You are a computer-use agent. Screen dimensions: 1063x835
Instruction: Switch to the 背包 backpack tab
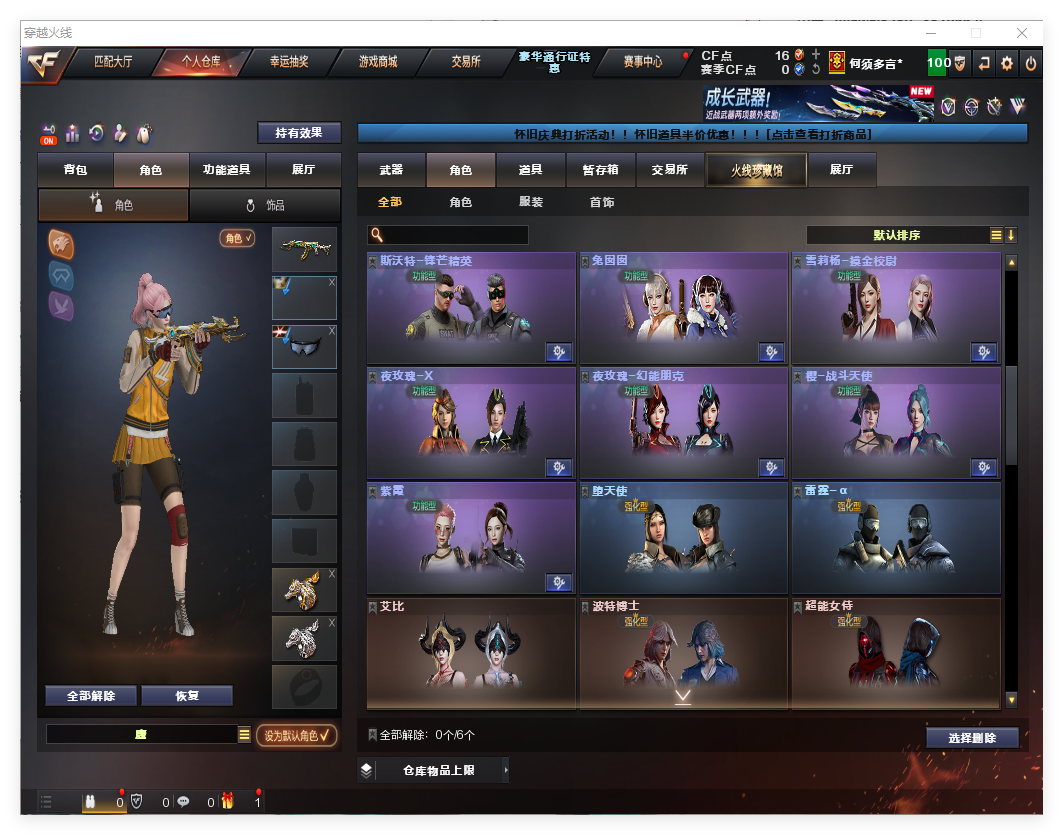tap(76, 170)
